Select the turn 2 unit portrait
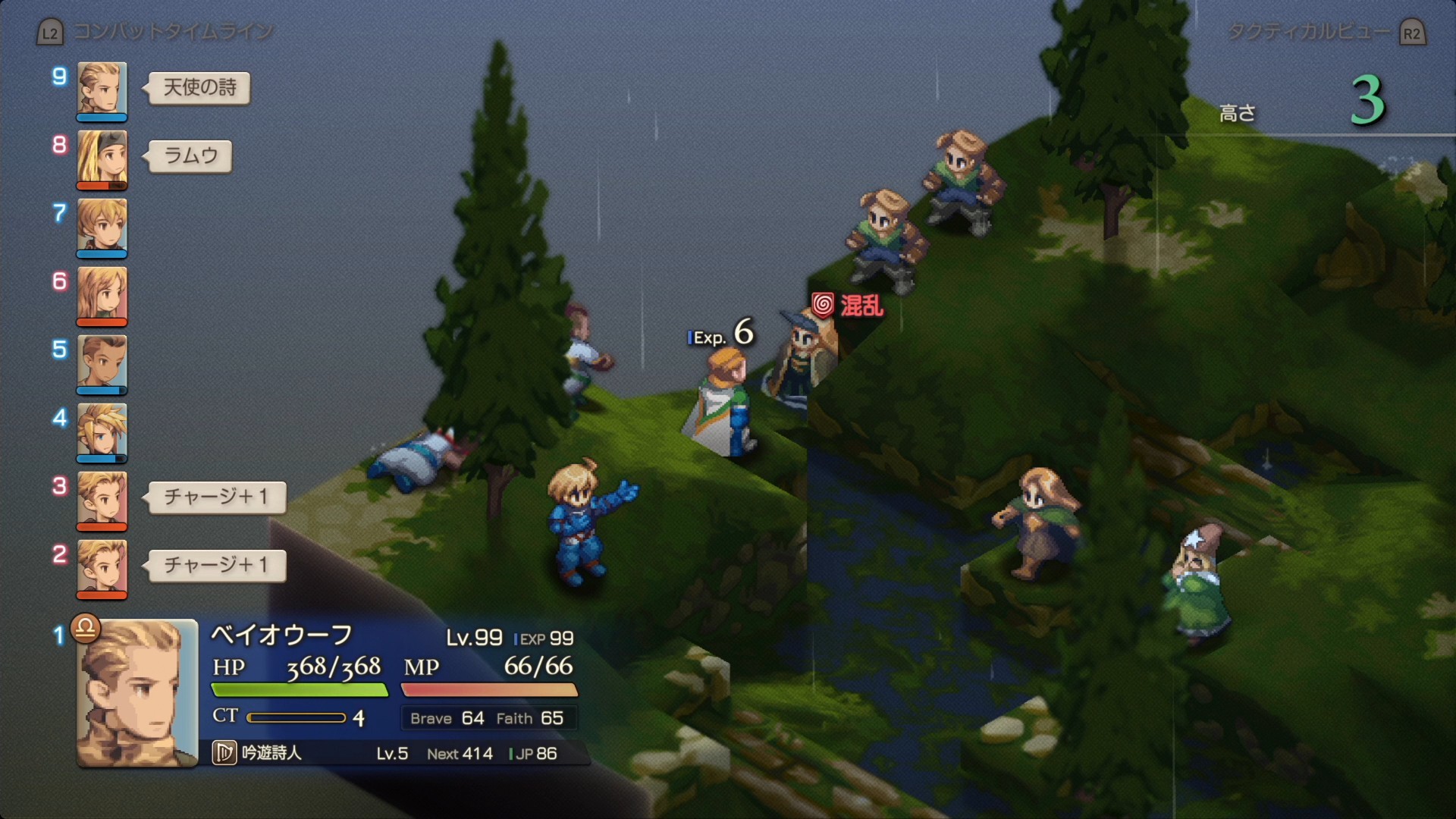The height and width of the screenshot is (819, 1456). click(x=102, y=567)
